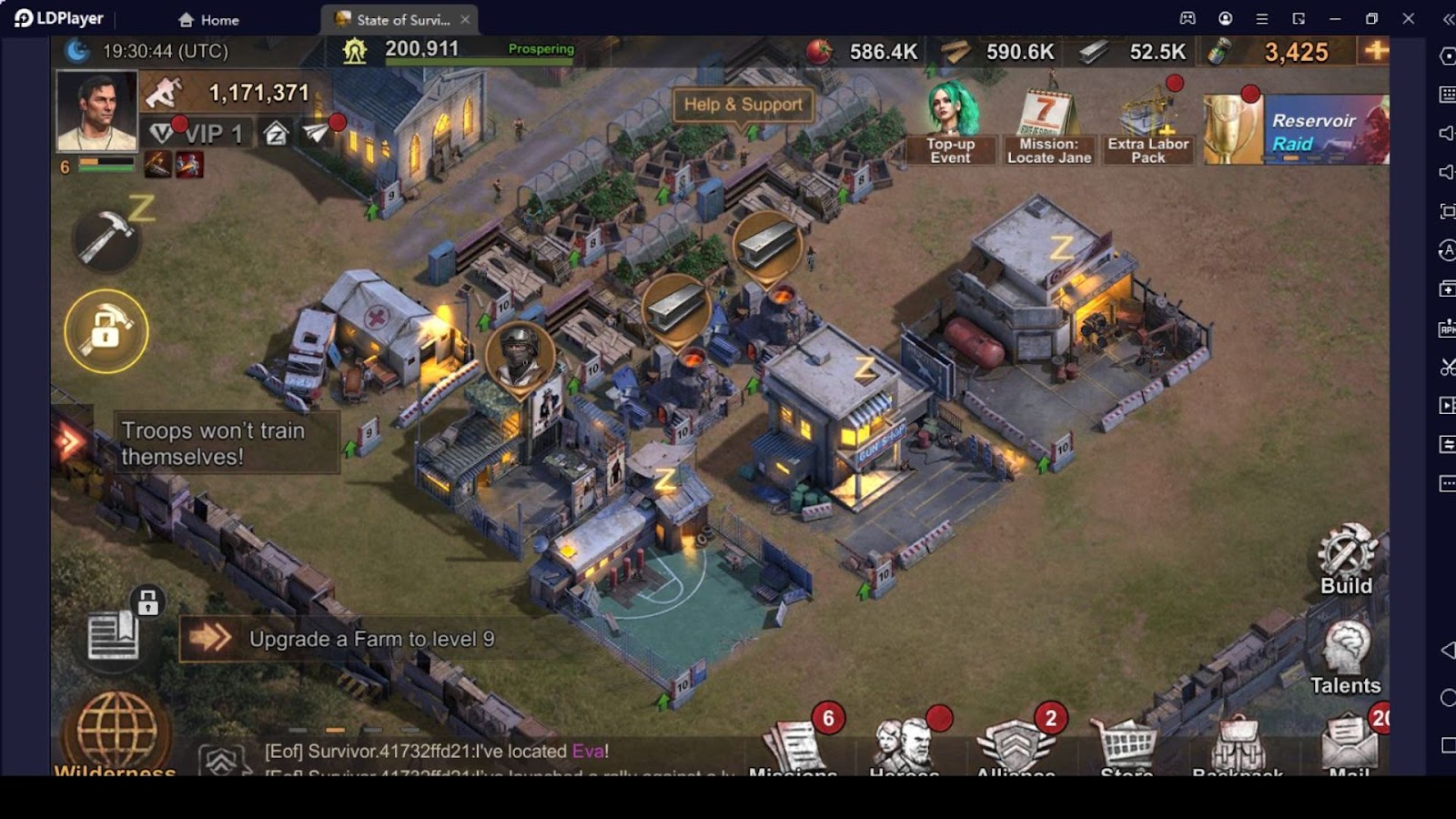
Task: Open Mission: Locate Jane
Action: tap(1048, 127)
